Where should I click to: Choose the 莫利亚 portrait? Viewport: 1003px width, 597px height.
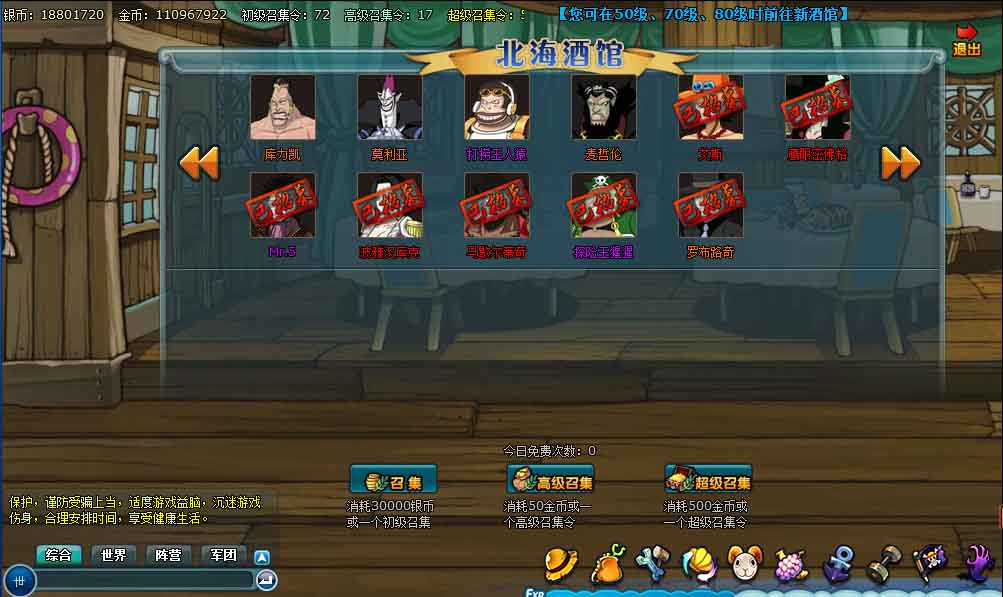coord(390,107)
